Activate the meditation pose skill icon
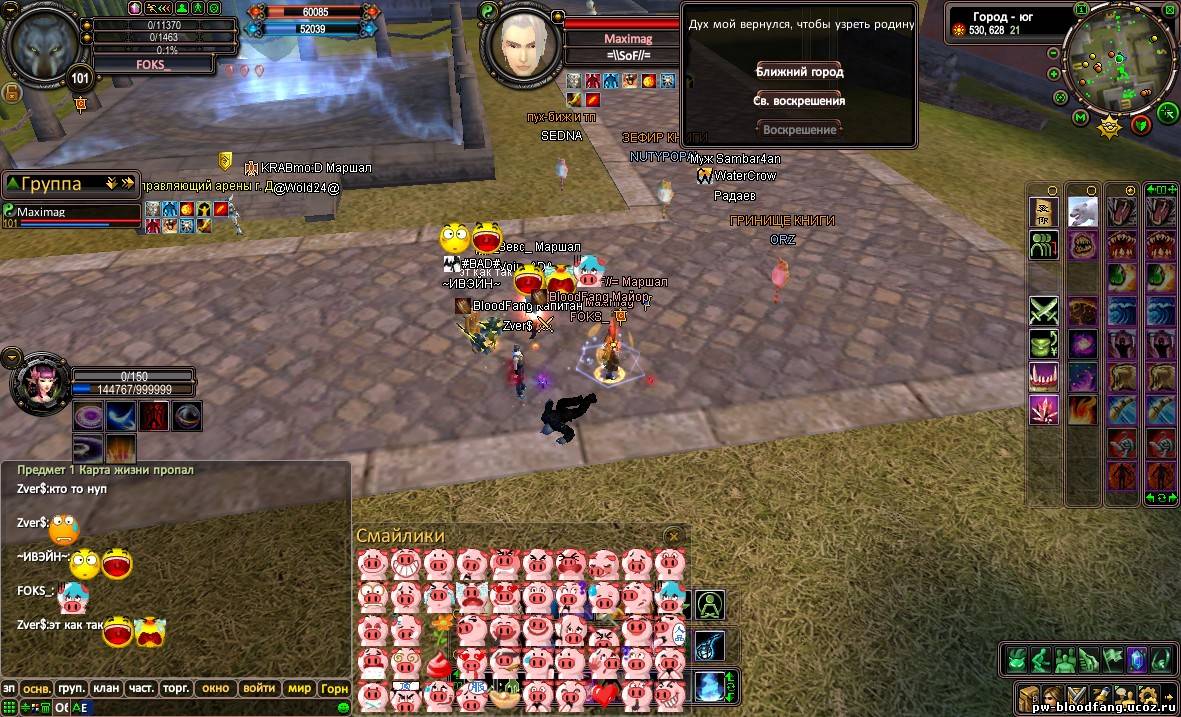Image resolution: width=1181 pixels, height=717 pixels. 710,605
